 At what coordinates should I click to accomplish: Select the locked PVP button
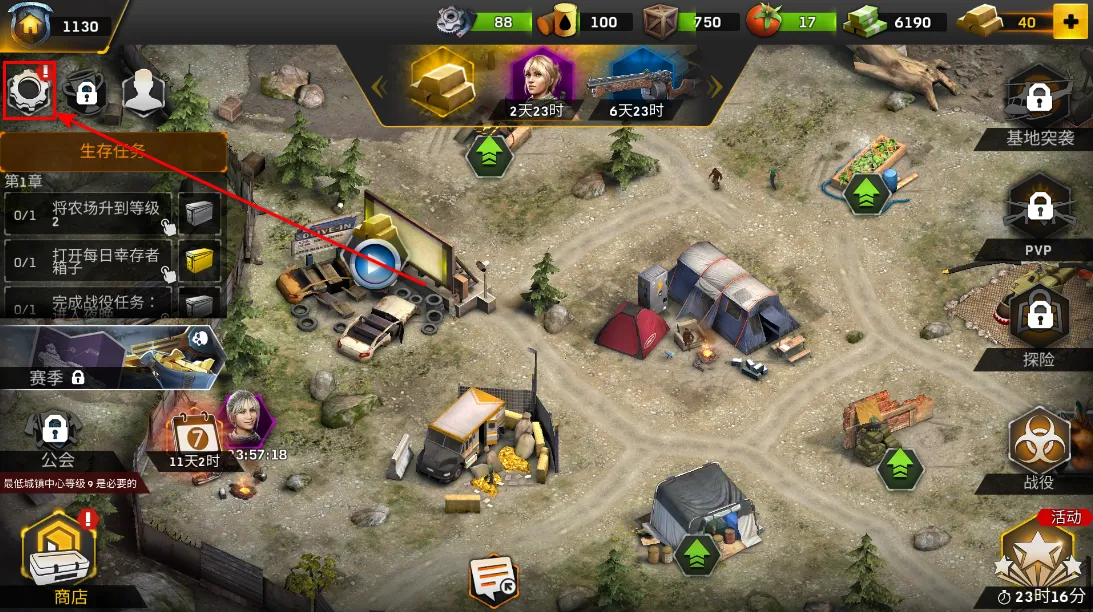pos(1039,212)
